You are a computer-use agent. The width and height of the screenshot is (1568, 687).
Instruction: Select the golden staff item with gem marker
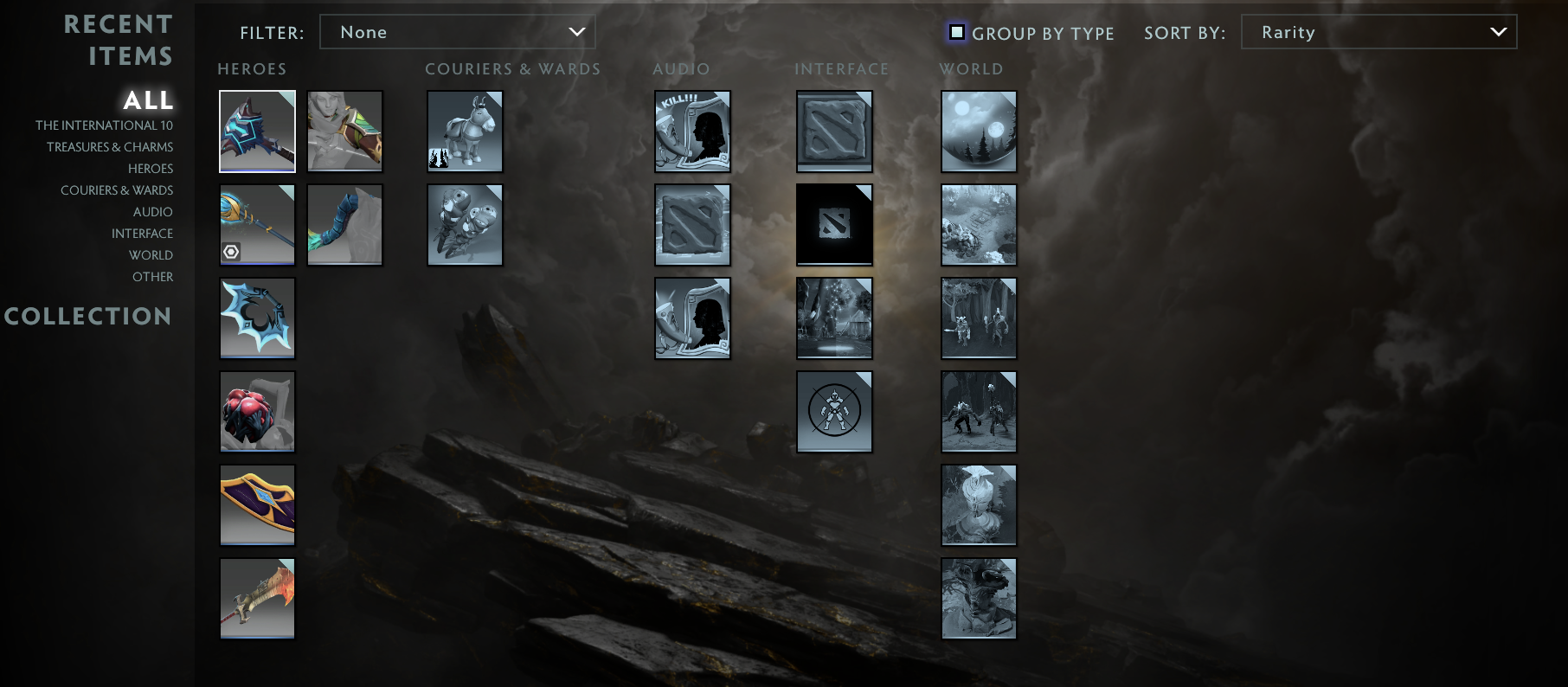257,225
